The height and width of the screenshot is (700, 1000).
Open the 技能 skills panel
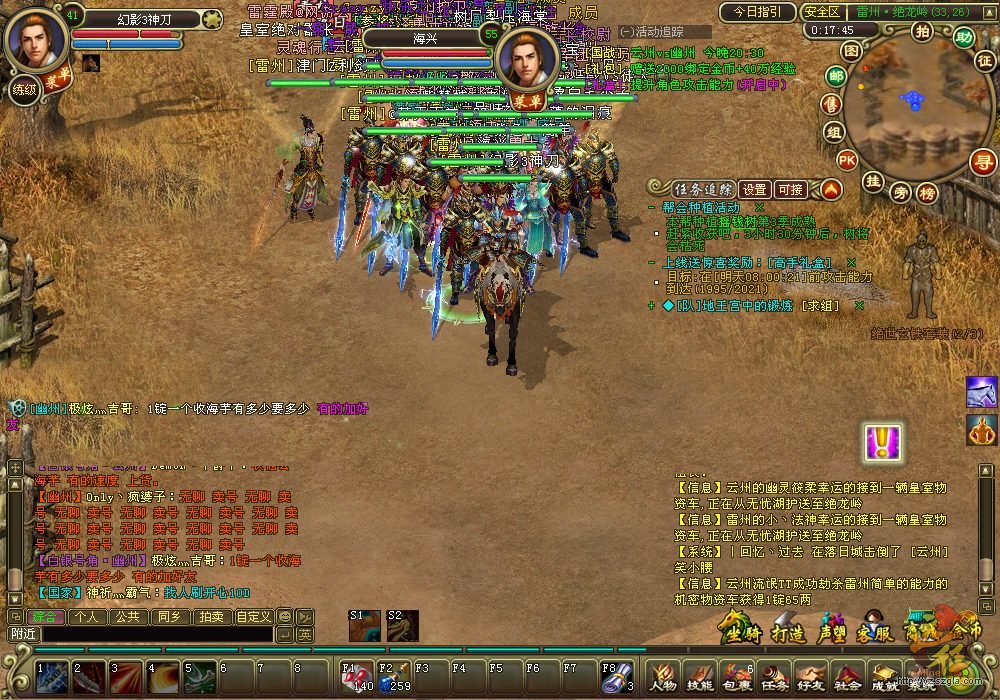point(699,677)
